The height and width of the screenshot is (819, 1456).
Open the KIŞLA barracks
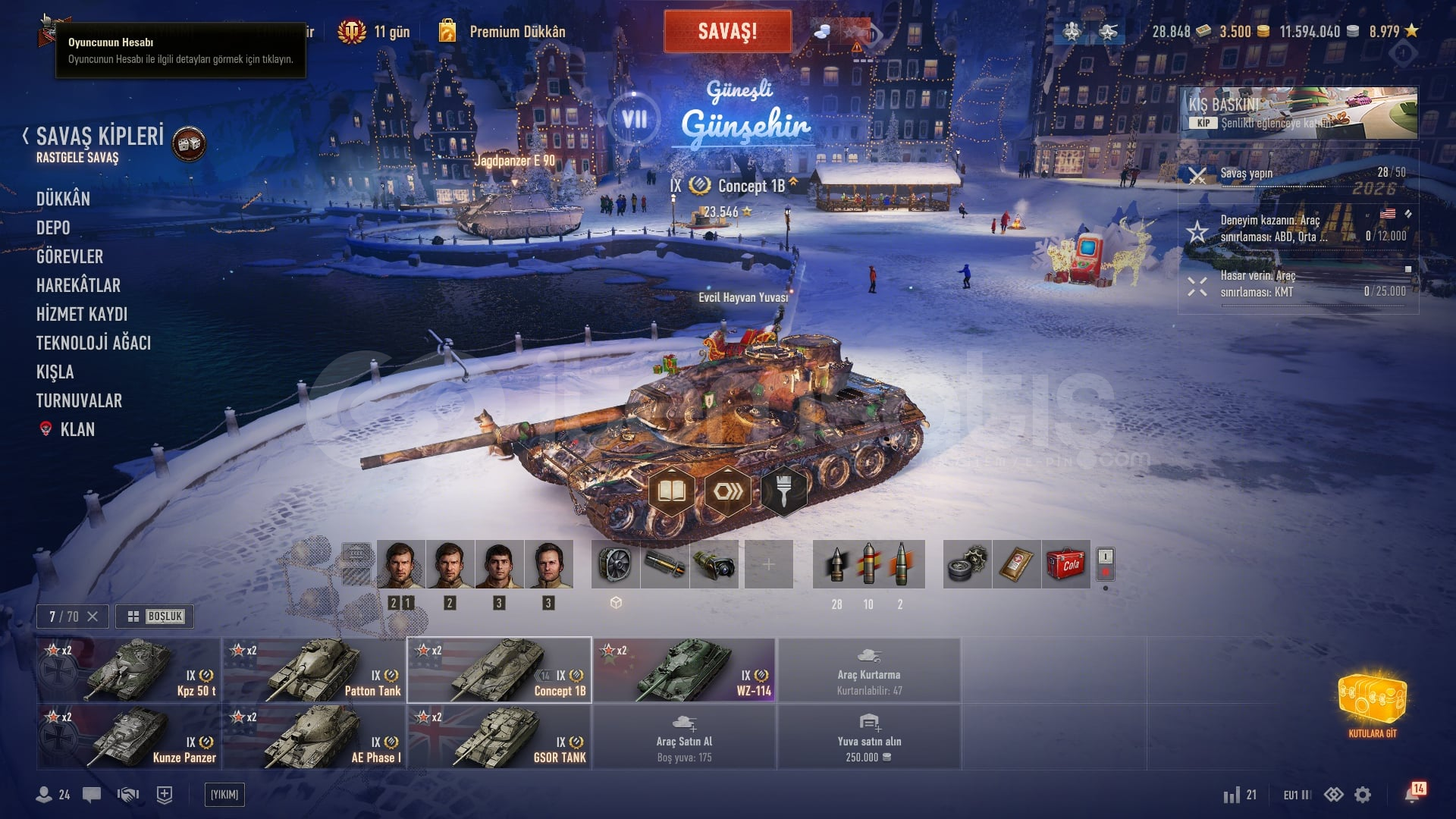tap(55, 372)
